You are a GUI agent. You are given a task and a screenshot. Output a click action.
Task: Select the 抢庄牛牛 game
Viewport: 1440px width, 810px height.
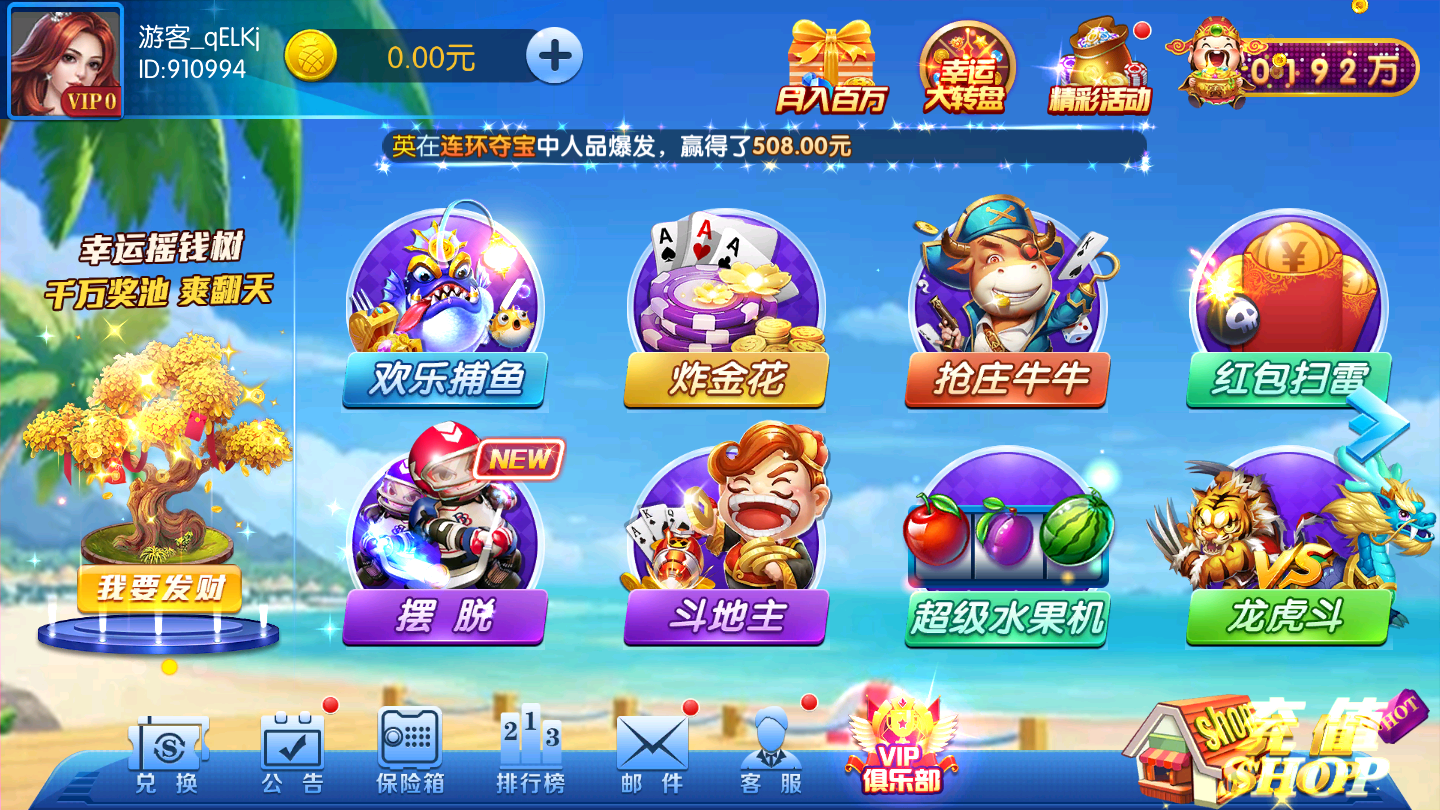point(1005,300)
